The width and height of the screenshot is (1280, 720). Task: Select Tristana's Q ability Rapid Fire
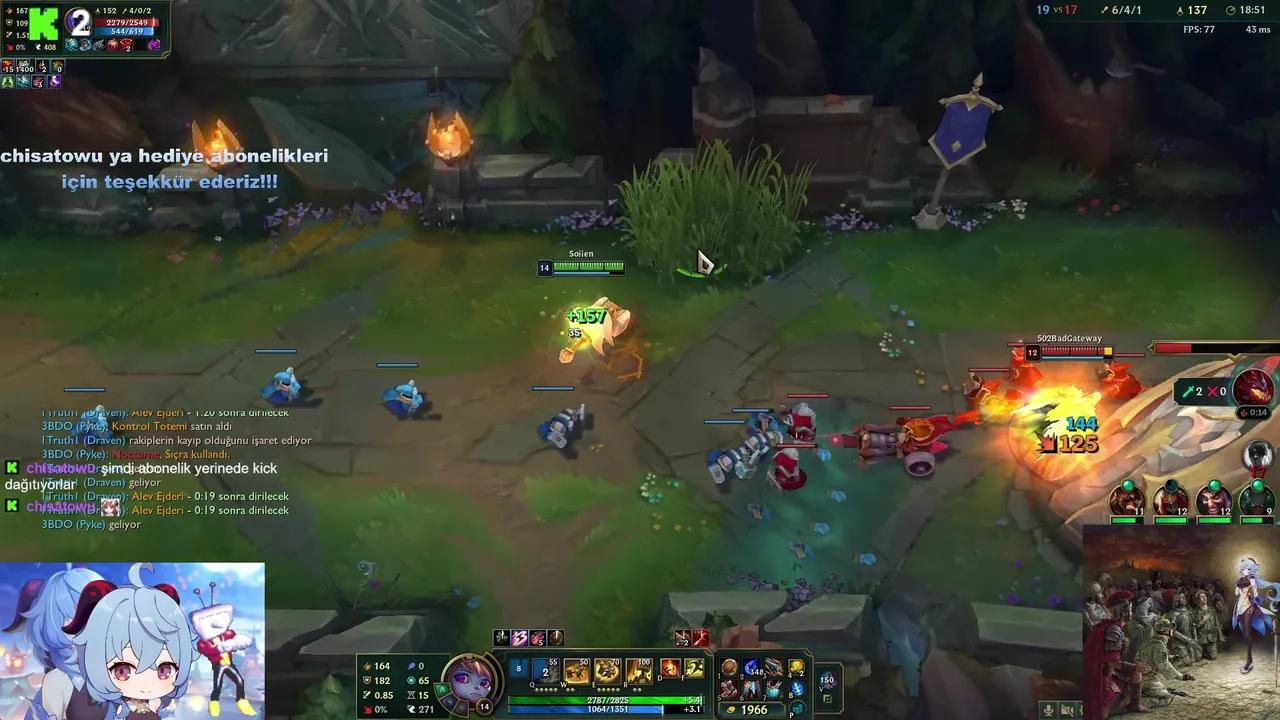click(543, 672)
